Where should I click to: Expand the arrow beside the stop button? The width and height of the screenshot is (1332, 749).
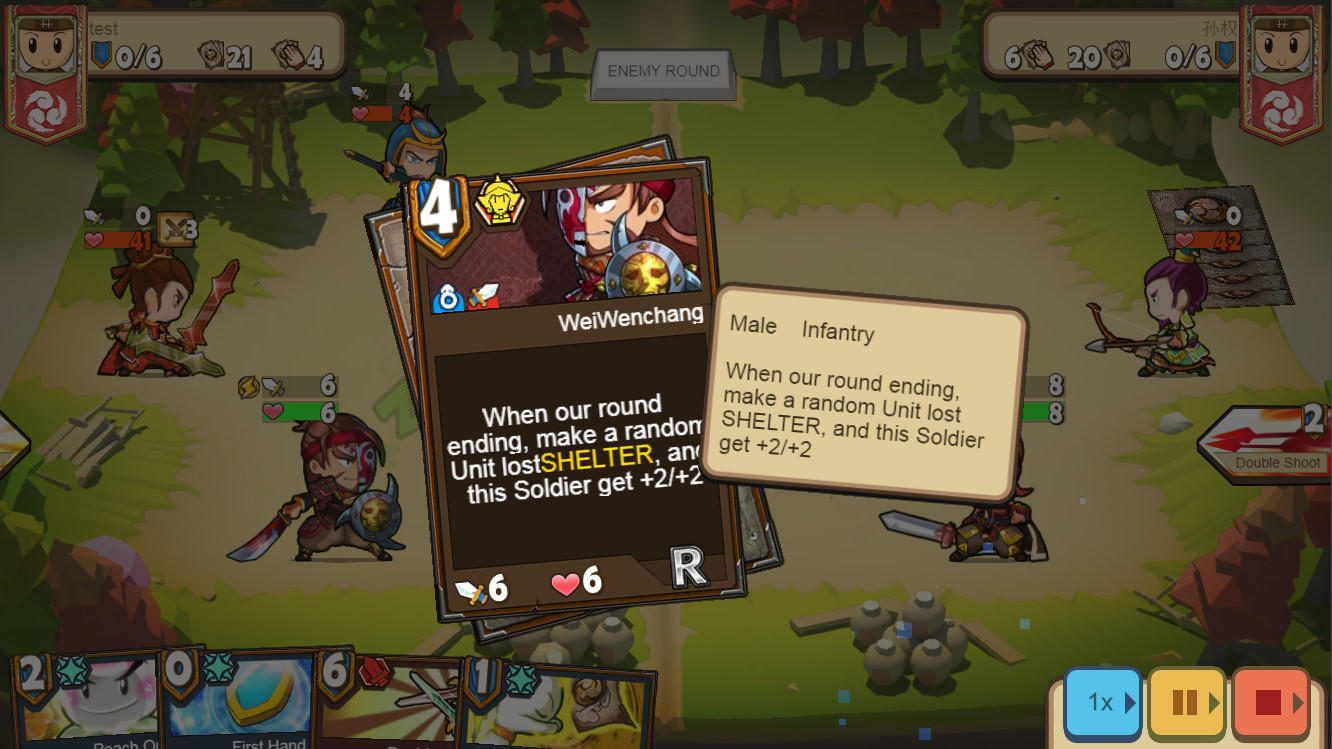1297,704
